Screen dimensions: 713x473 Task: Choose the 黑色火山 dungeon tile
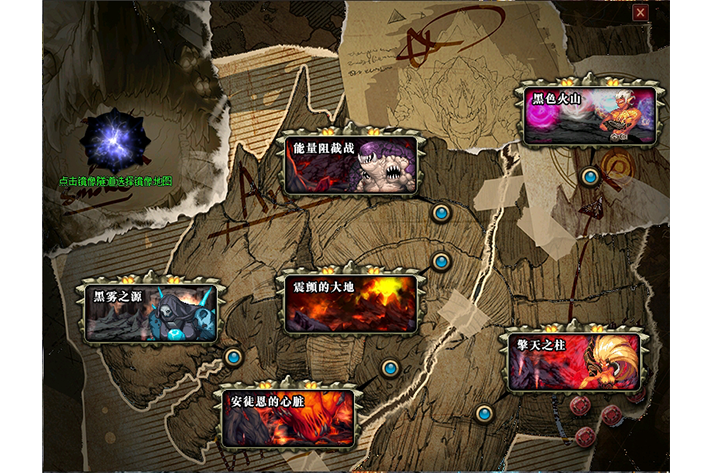pyautogui.click(x=589, y=116)
